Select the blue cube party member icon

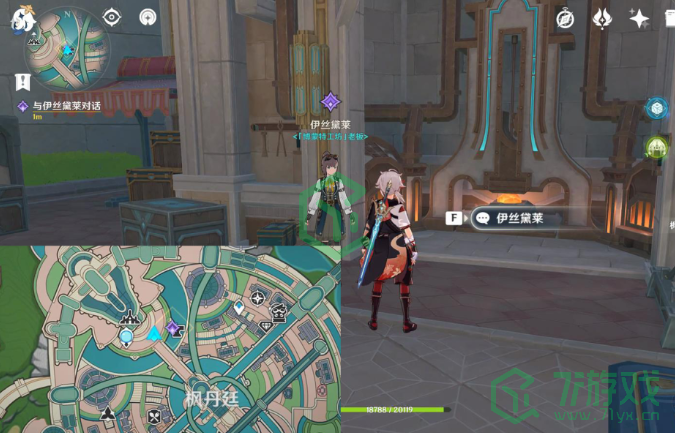pos(657,108)
